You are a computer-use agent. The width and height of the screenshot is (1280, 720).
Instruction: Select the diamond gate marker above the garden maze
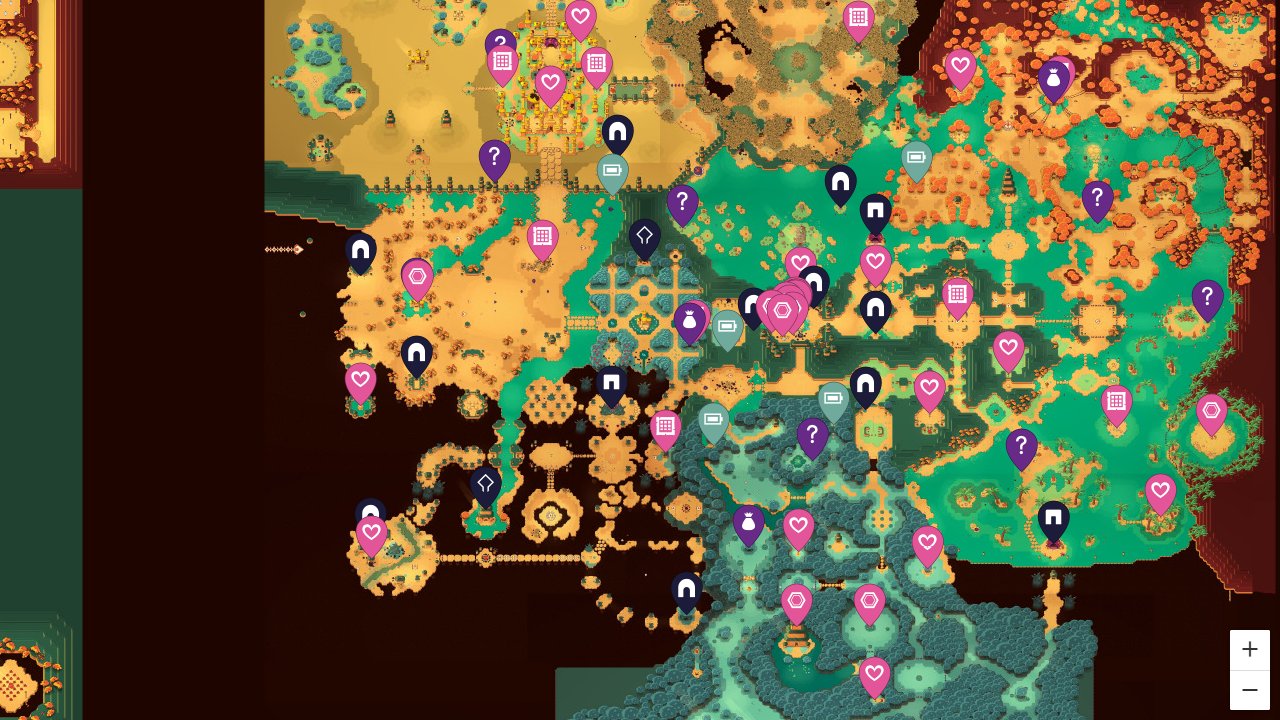645,236
